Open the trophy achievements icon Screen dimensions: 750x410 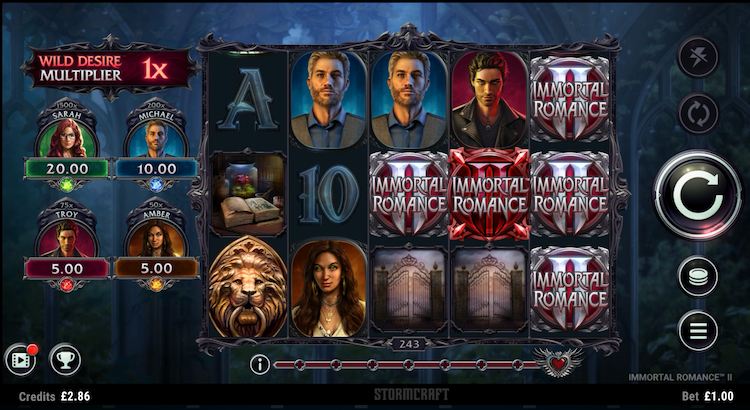point(64,359)
